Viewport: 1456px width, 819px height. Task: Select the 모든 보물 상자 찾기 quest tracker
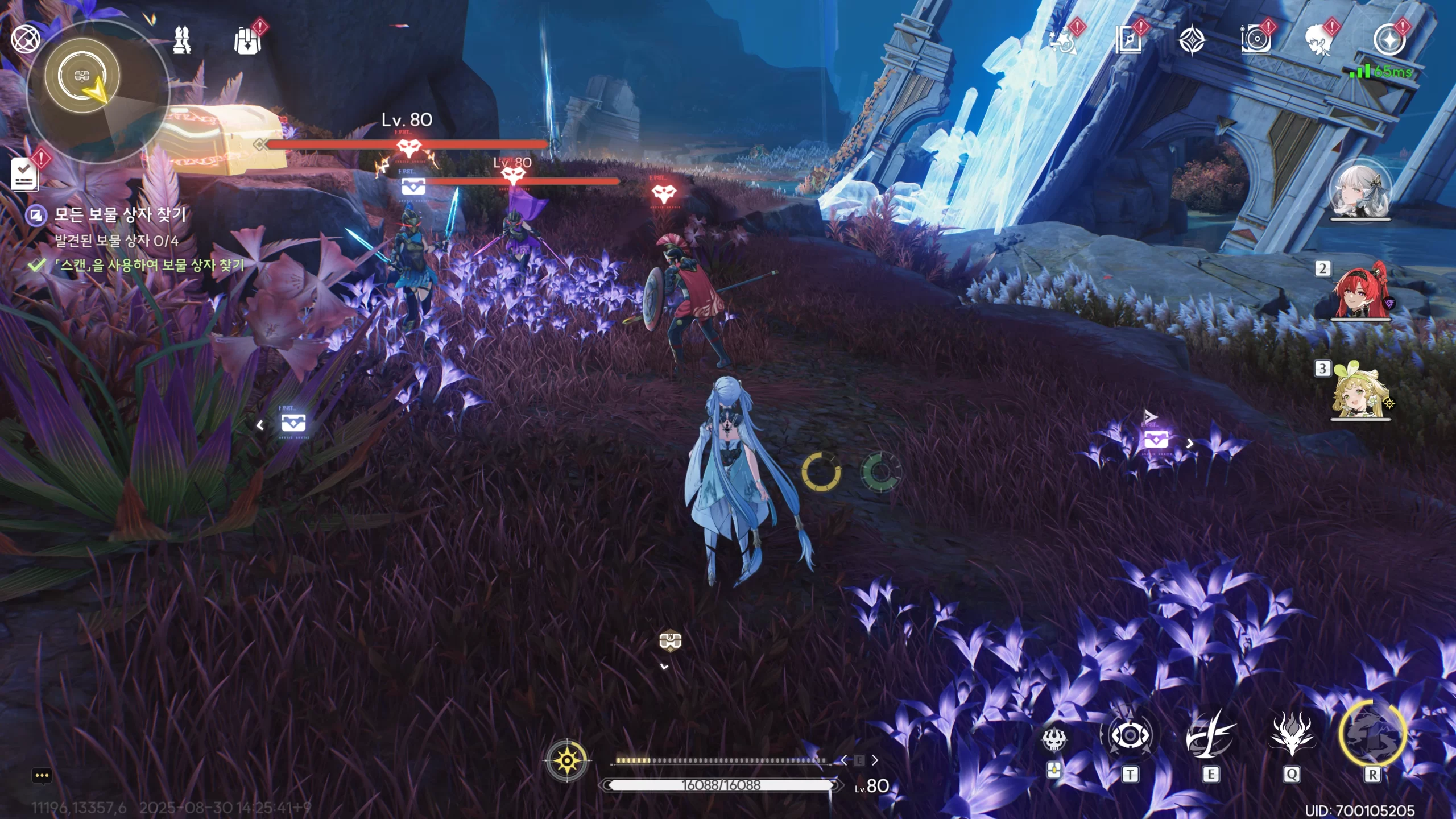(x=119, y=215)
